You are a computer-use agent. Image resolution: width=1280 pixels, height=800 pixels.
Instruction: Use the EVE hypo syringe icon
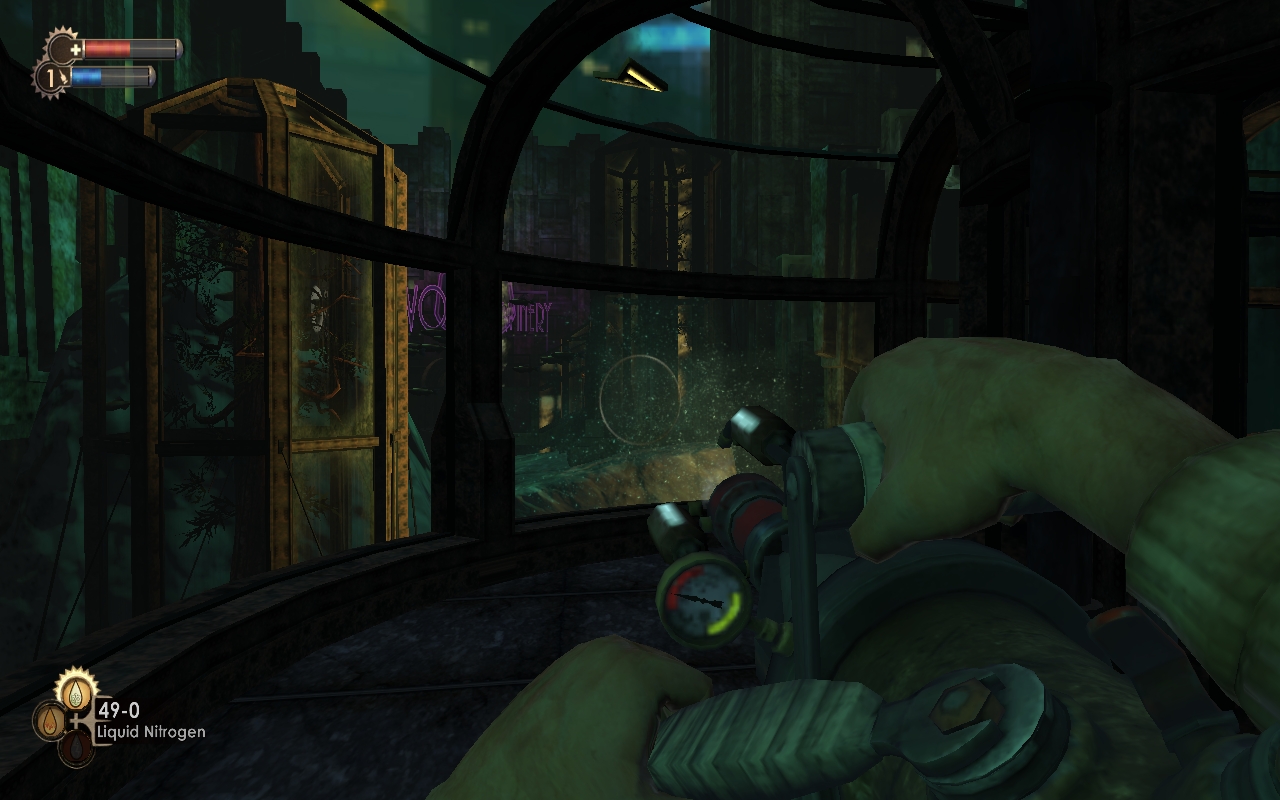[x=64, y=77]
